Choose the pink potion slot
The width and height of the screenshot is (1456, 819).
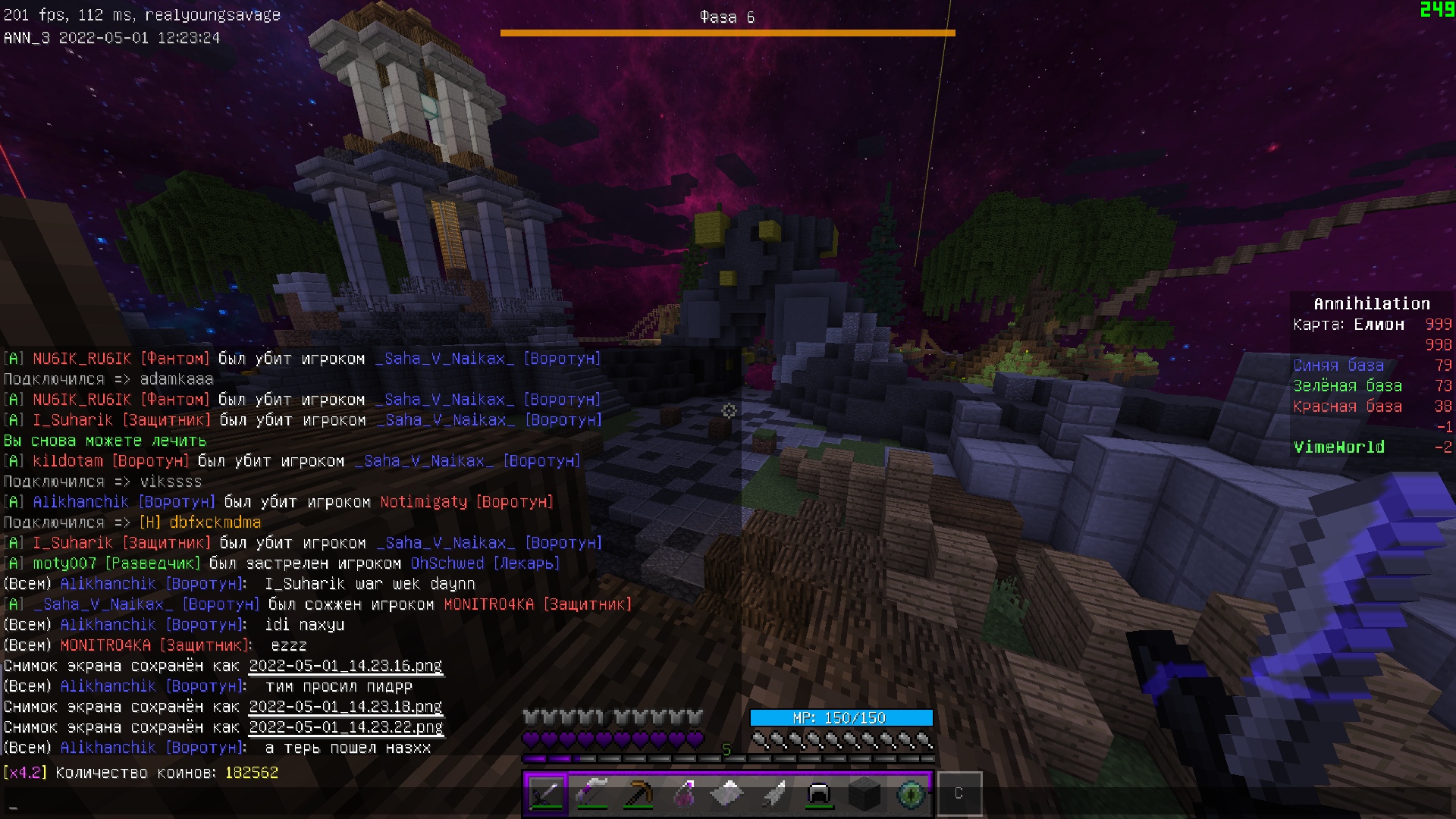[682, 794]
